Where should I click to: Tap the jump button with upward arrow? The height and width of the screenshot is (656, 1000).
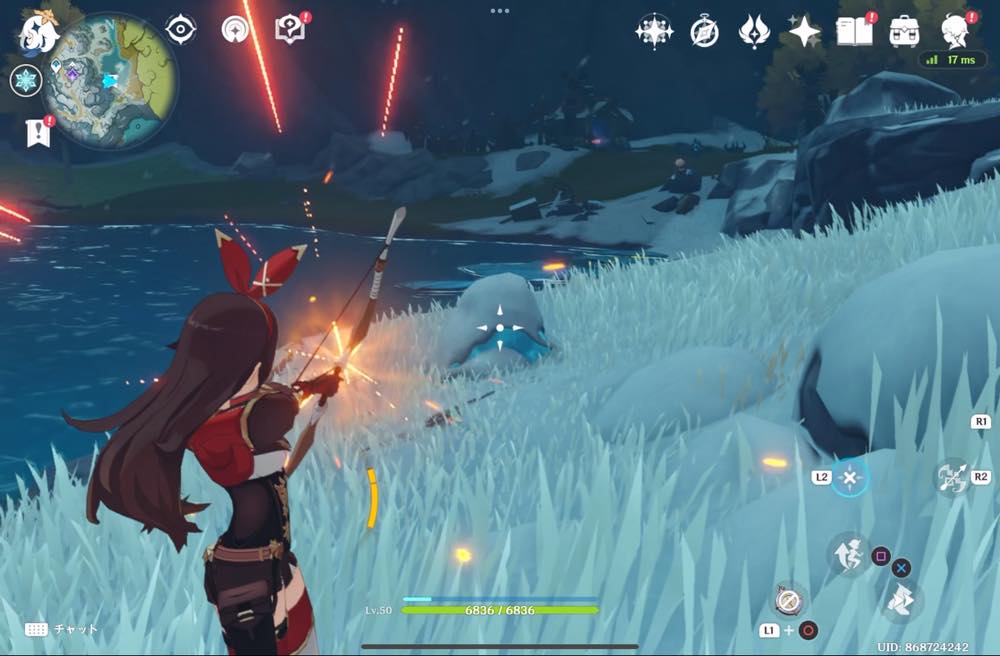click(x=848, y=555)
